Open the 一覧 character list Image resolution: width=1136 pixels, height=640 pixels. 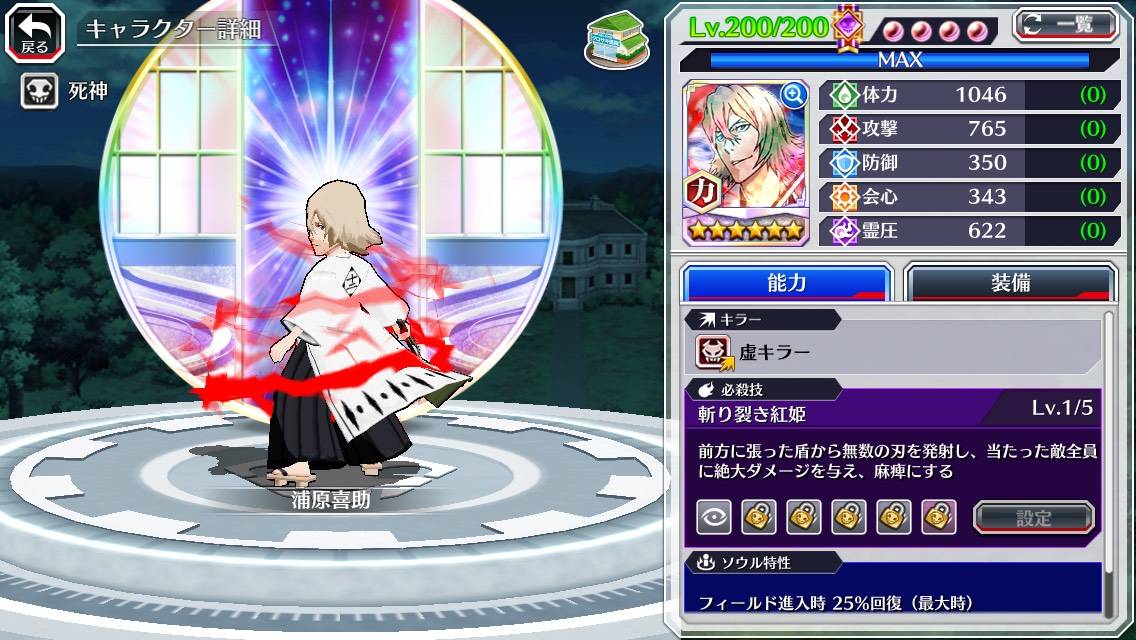[1066, 25]
